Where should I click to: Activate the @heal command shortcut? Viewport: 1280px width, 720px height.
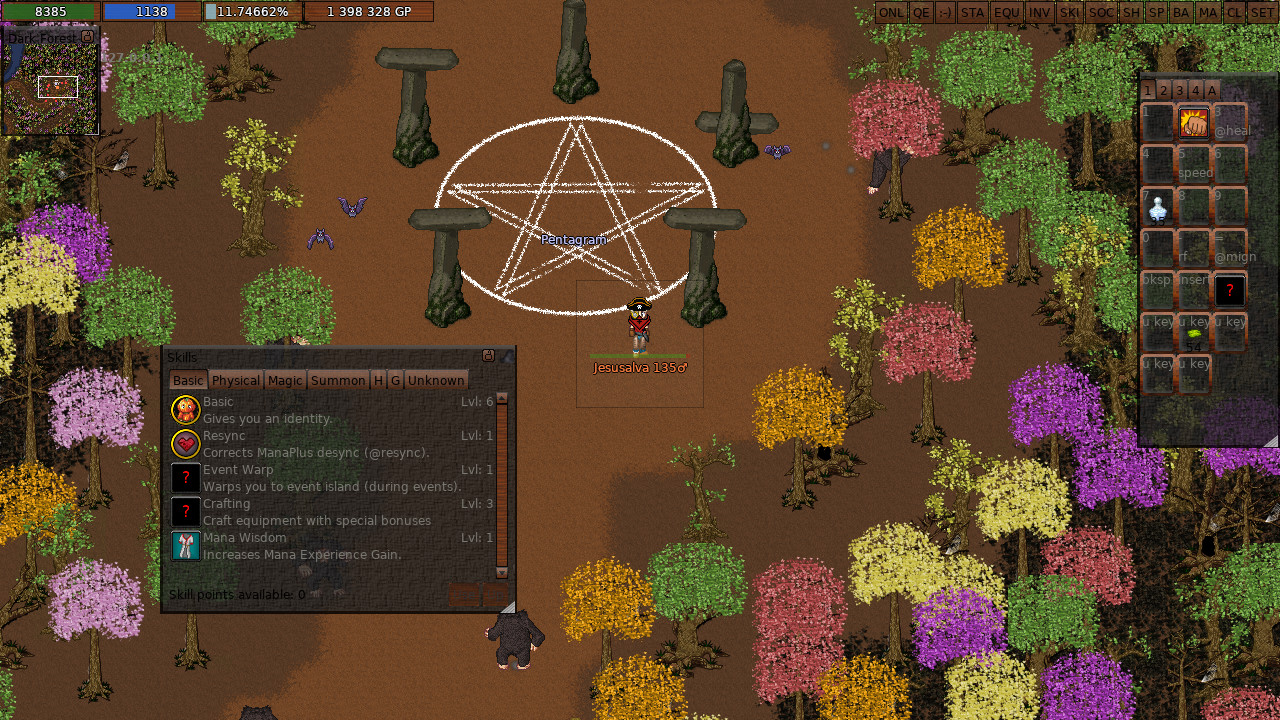point(1230,122)
